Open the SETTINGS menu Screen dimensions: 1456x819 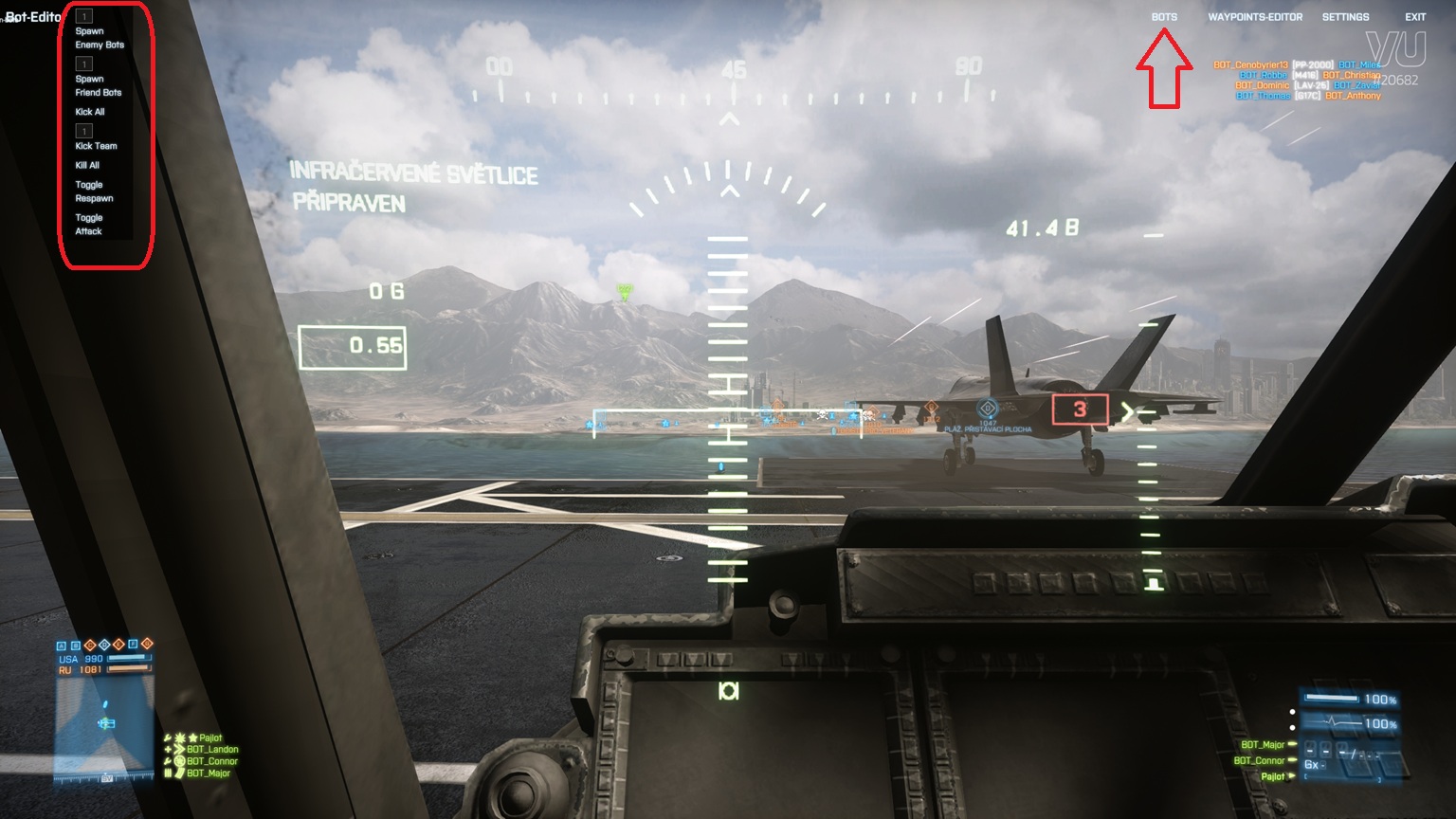pyautogui.click(x=1345, y=17)
